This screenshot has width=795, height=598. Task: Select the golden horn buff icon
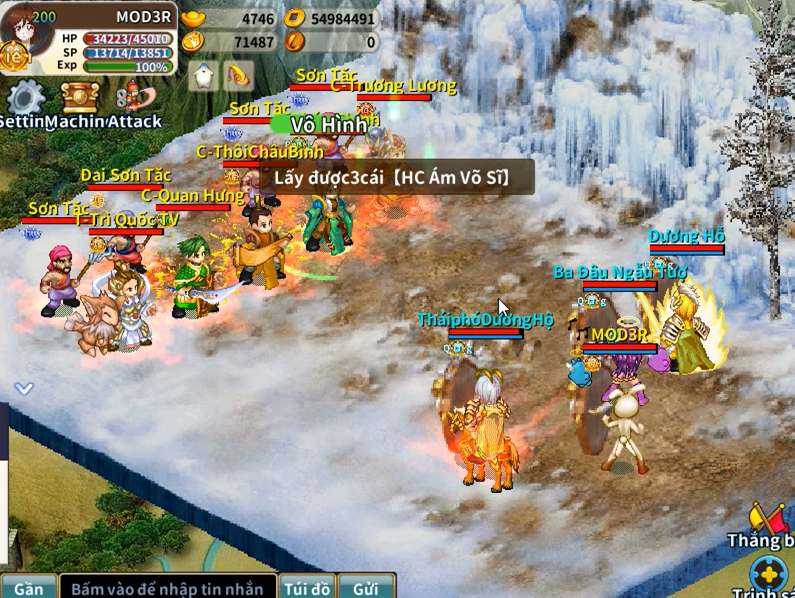pyautogui.click(x=238, y=76)
